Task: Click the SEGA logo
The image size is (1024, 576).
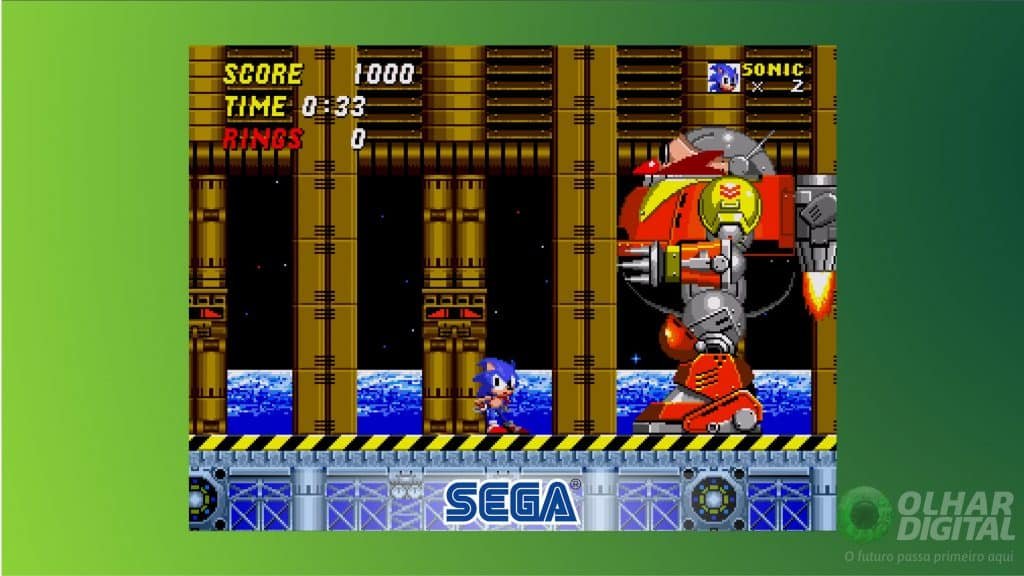Action: (x=512, y=501)
